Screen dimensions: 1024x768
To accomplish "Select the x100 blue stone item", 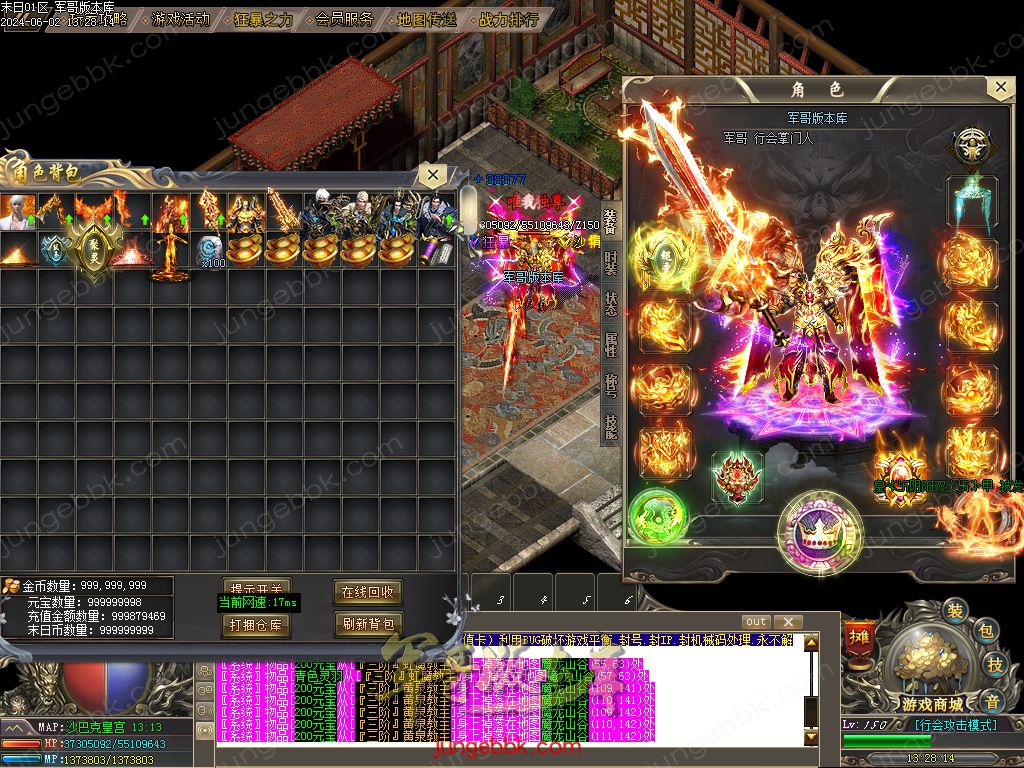I will click(209, 248).
